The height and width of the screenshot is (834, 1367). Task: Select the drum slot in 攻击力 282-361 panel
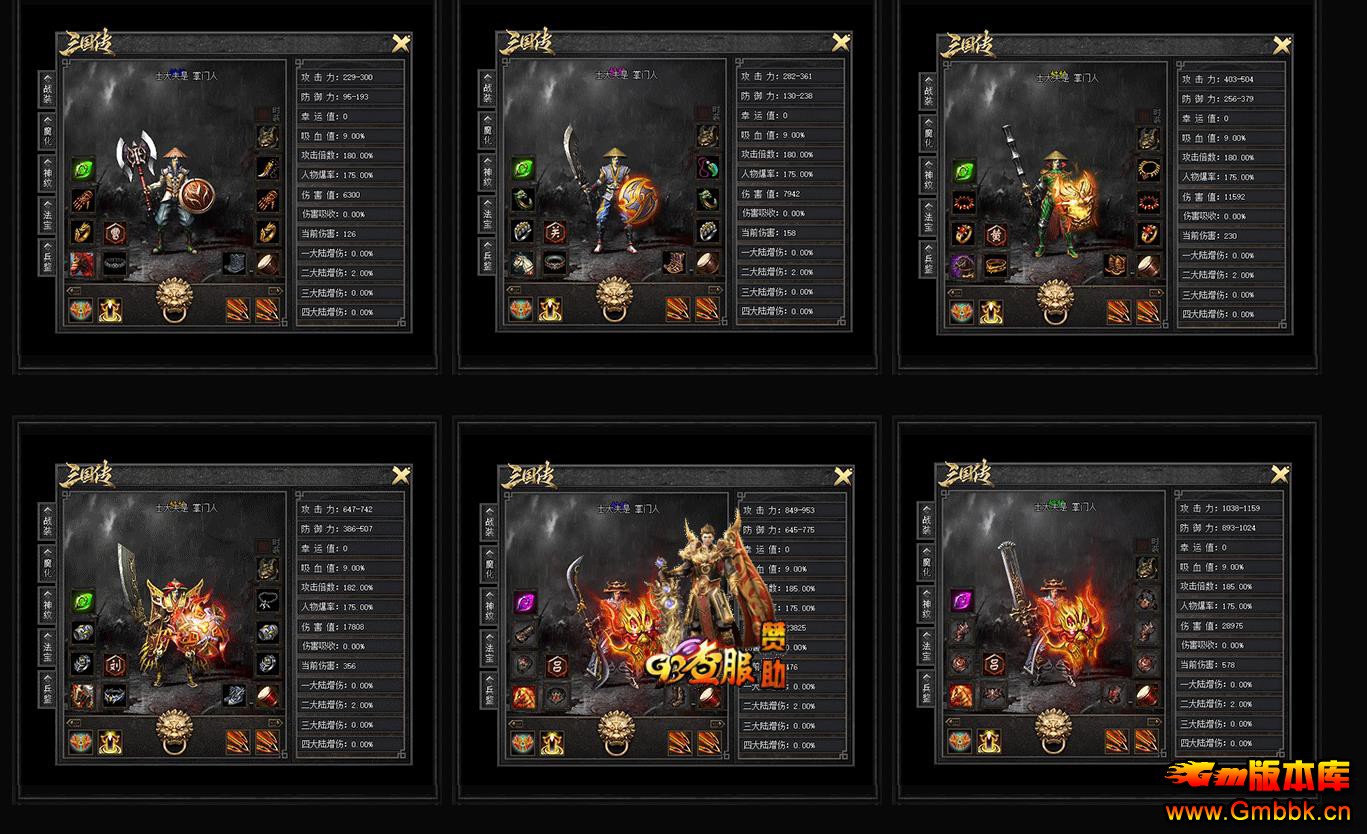(708, 263)
